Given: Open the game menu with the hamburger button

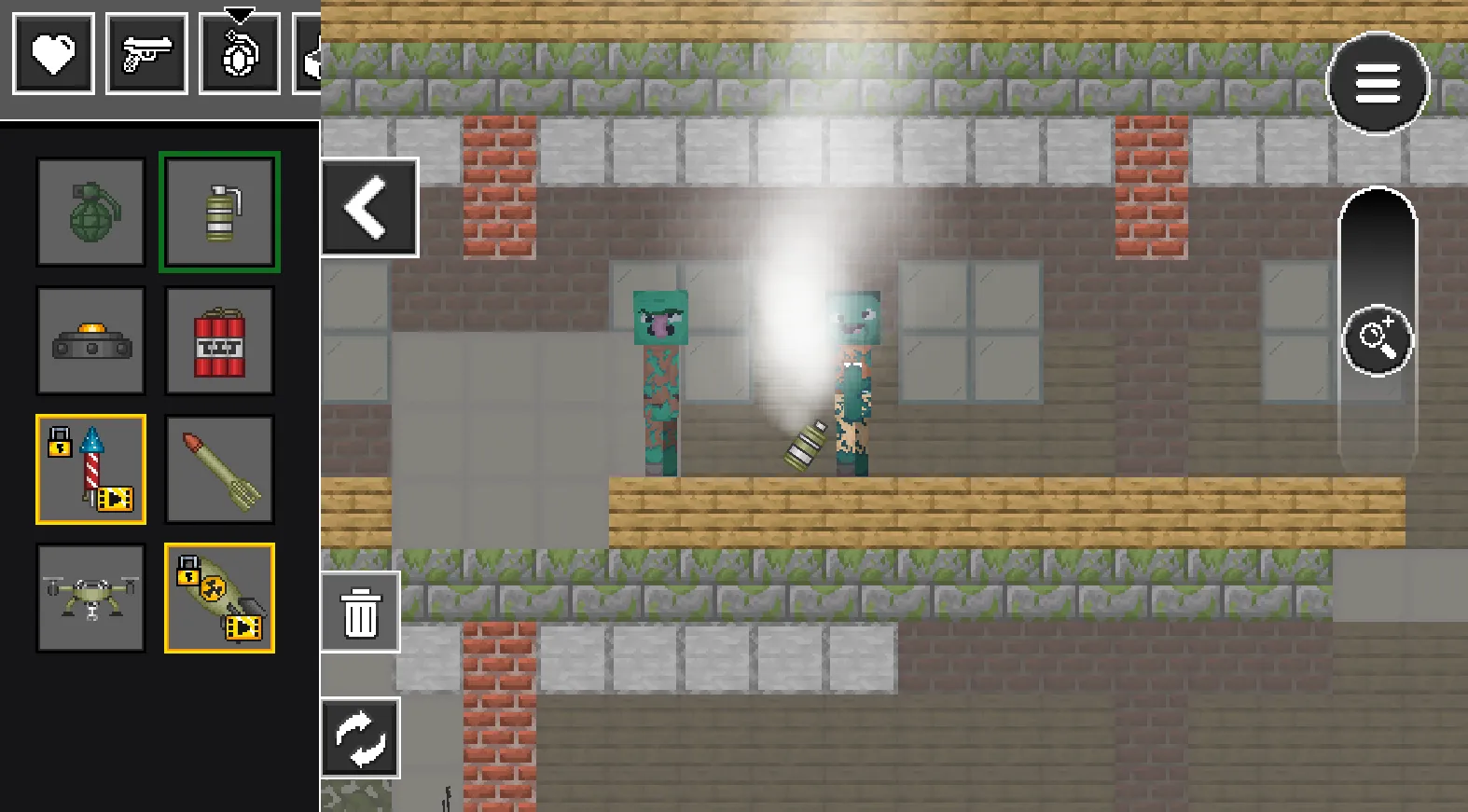Looking at the screenshot, I should (x=1378, y=83).
